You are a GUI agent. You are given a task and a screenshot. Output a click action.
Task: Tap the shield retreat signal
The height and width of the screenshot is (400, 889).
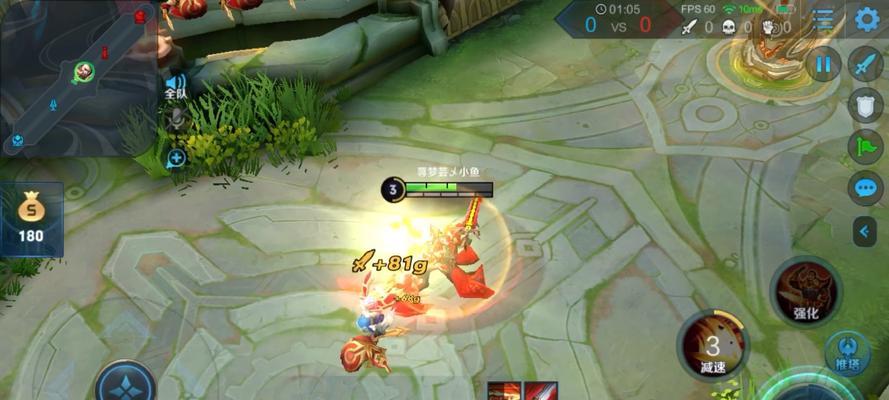865,105
